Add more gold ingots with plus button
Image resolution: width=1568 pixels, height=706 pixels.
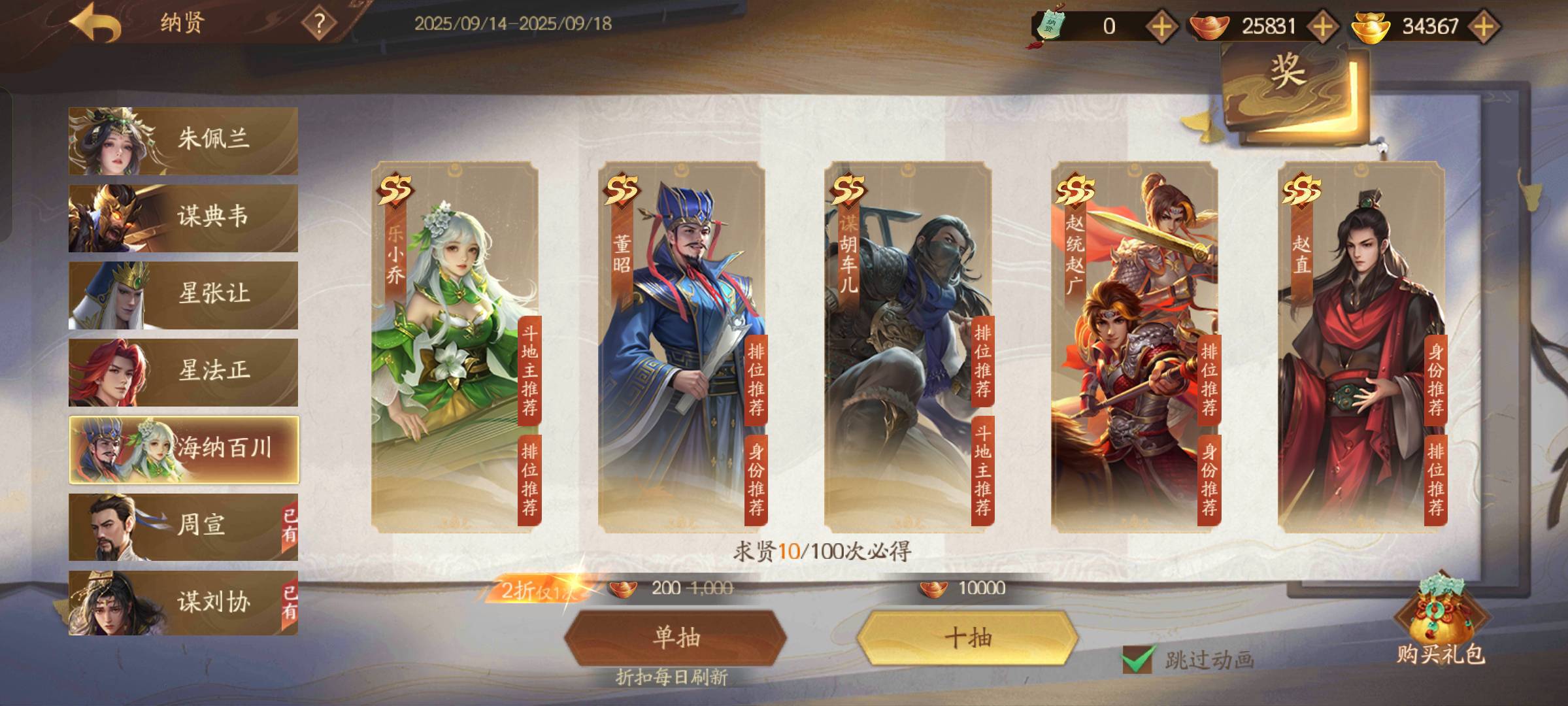tap(1484, 26)
